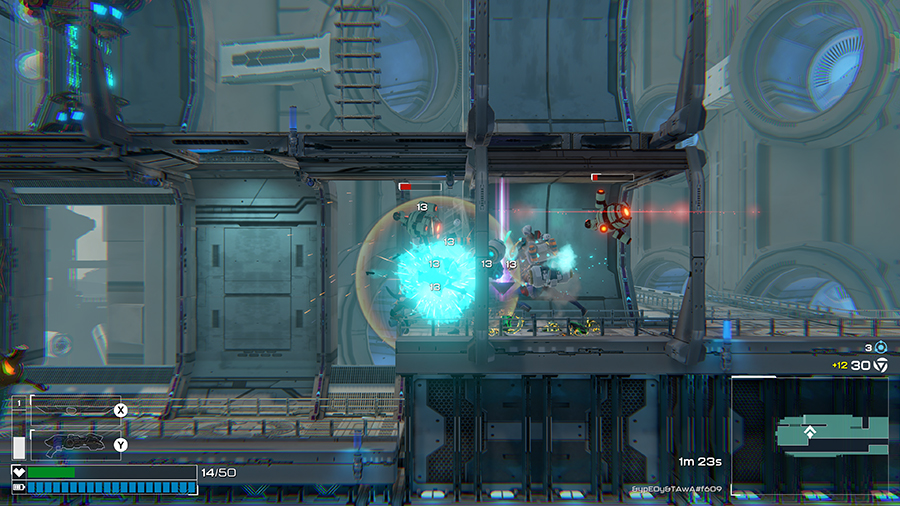Select the blaster gun weapon slot

[76, 443]
